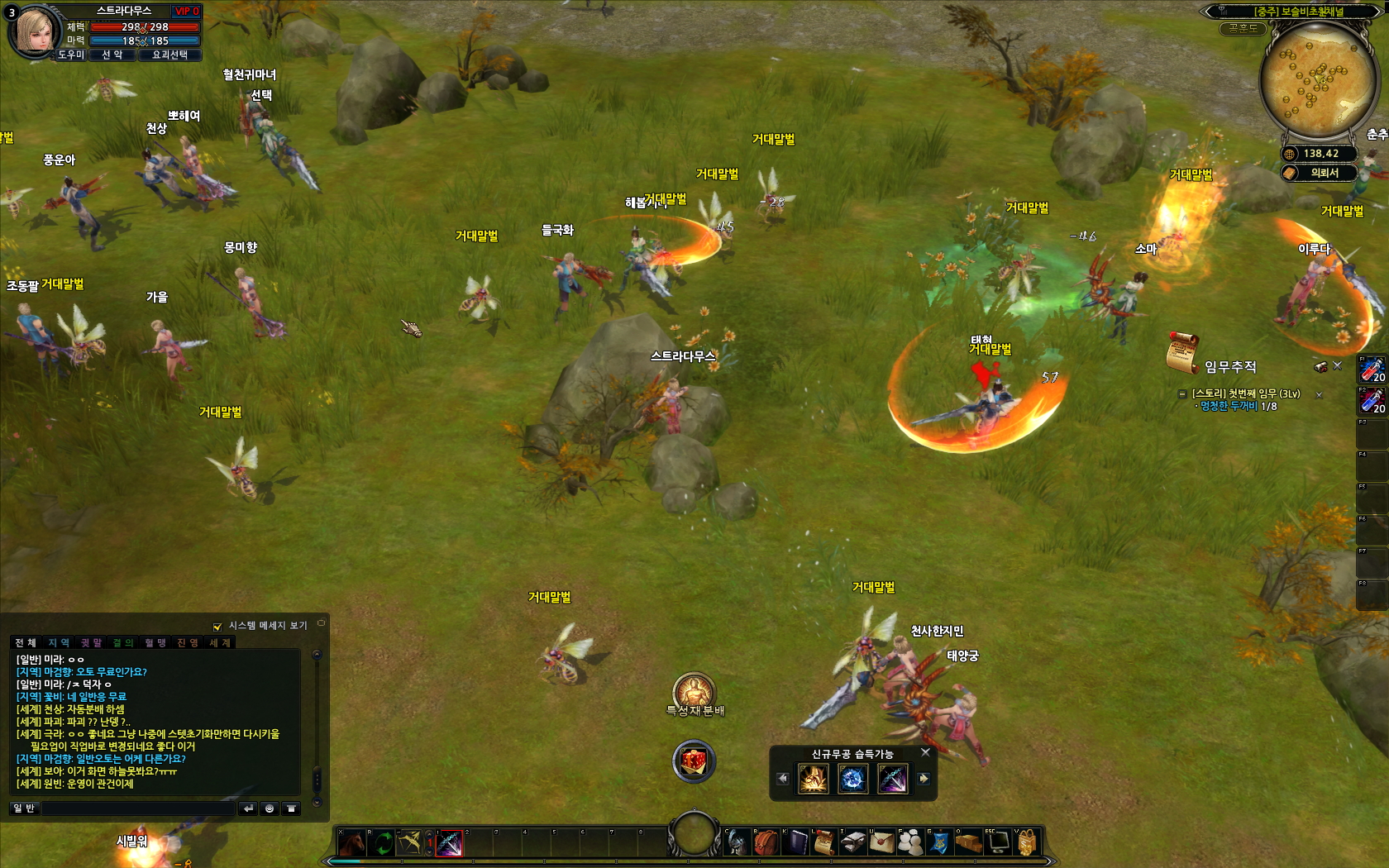The width and height of the screenshot is (1389, 868).
Task: Close the 신규무공 습득가능 popup
Action: point(925,752)
